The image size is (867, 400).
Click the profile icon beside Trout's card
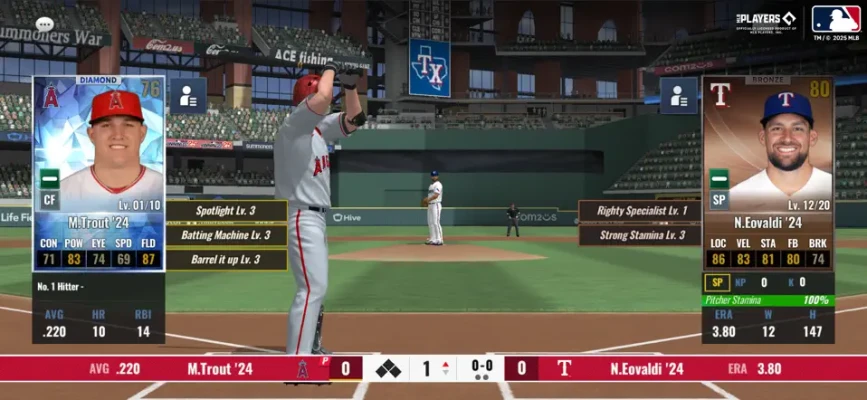coord(187,96)
